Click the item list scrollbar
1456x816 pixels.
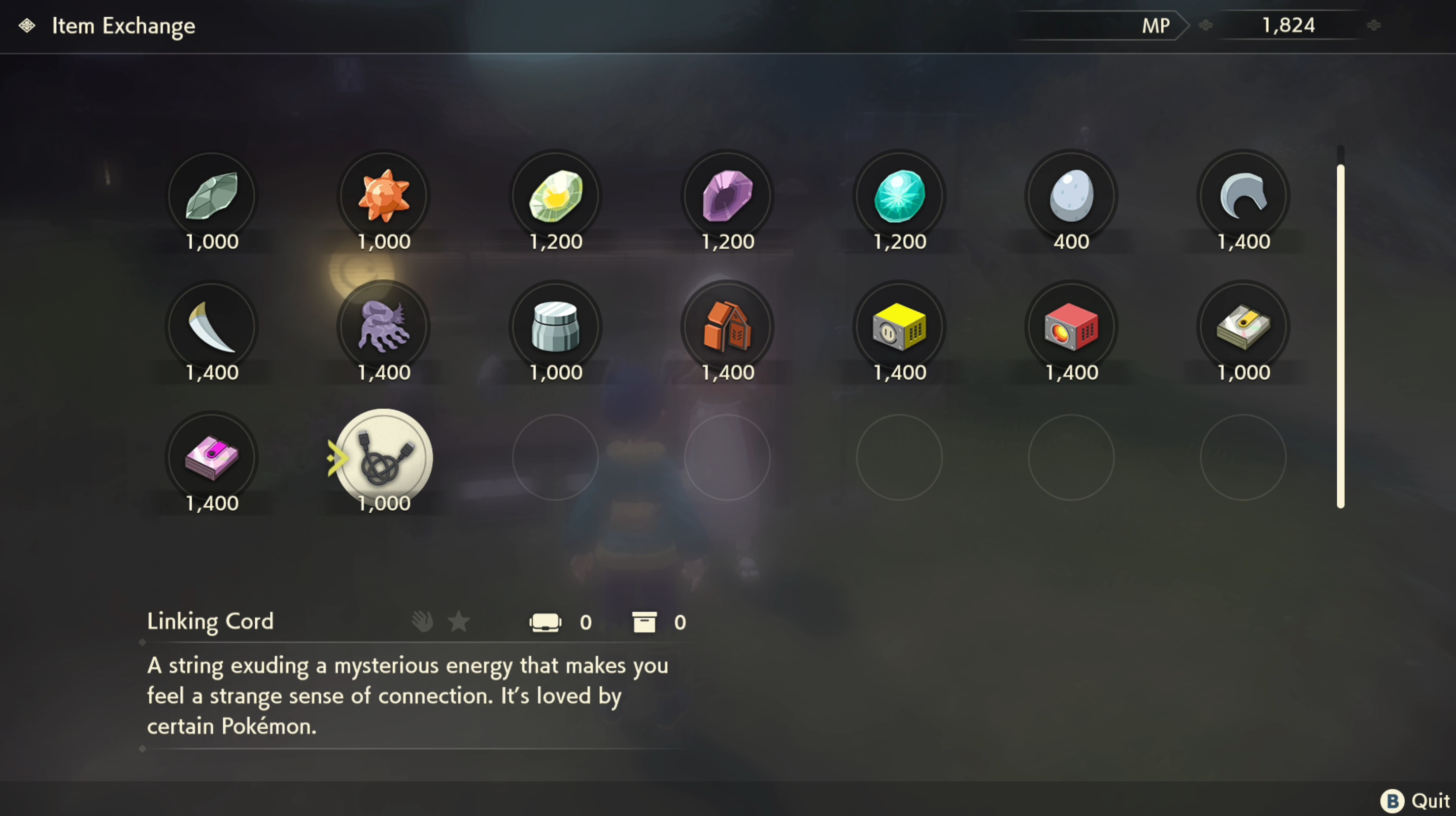pyautogui.click(x=1340, y=336)
